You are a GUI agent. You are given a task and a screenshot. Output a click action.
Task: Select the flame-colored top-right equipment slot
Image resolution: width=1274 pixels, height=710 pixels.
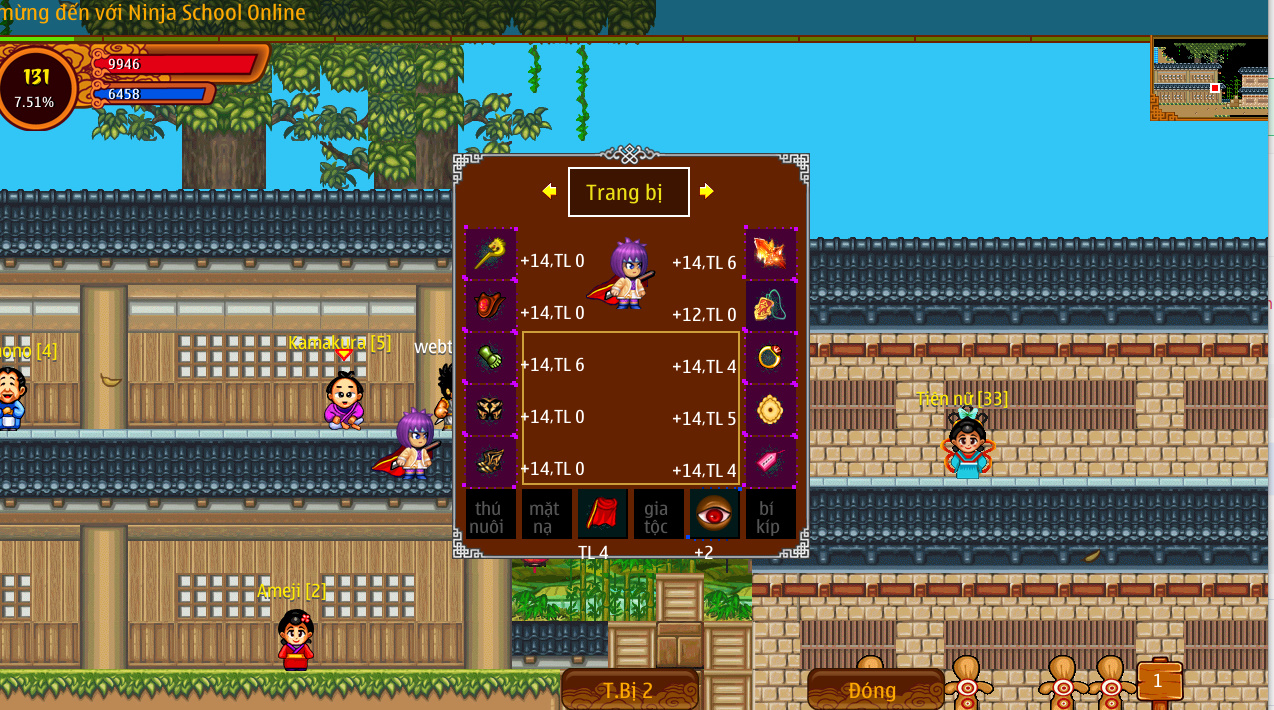[x=771, y=254]
